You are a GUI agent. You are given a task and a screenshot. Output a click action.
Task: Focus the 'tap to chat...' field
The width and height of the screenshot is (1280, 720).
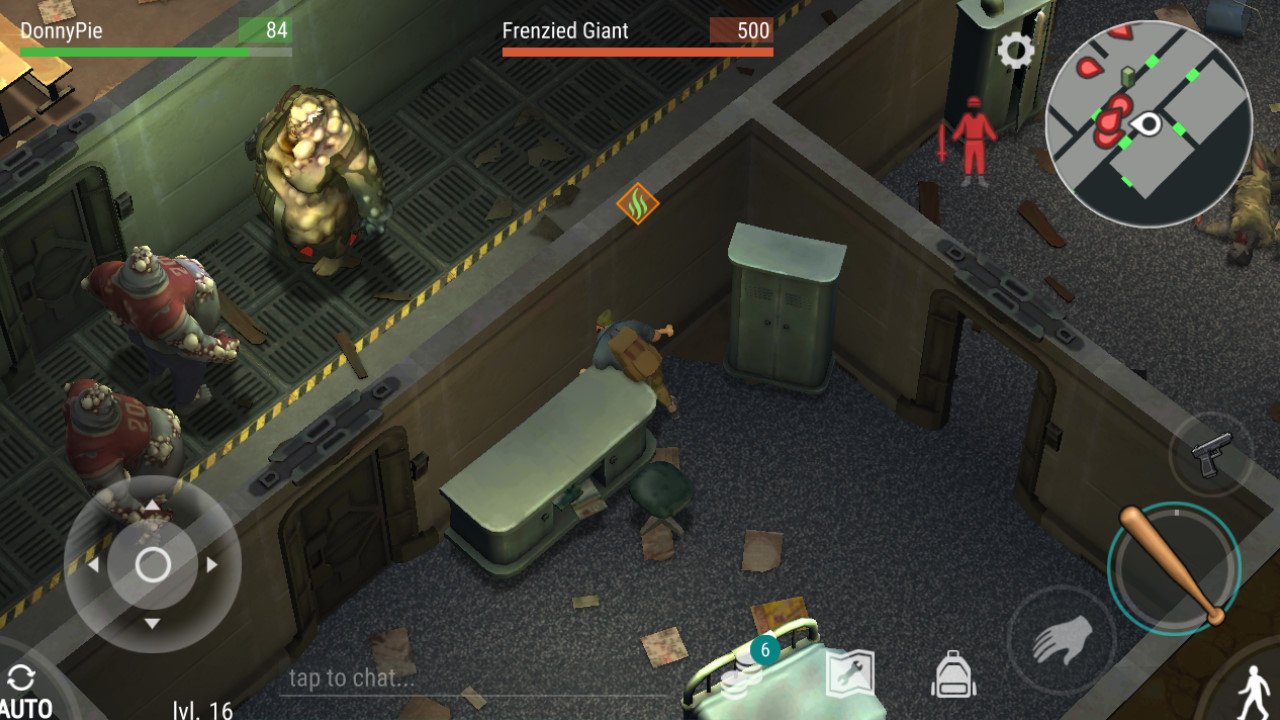pyautogui.click(x=470, y=678)
